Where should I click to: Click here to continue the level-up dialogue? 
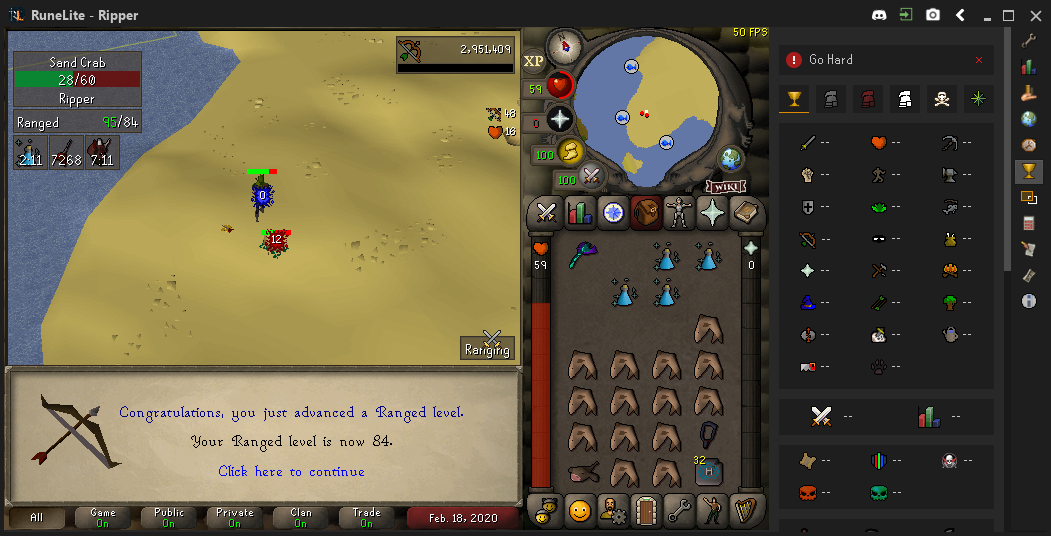(291, 471)
